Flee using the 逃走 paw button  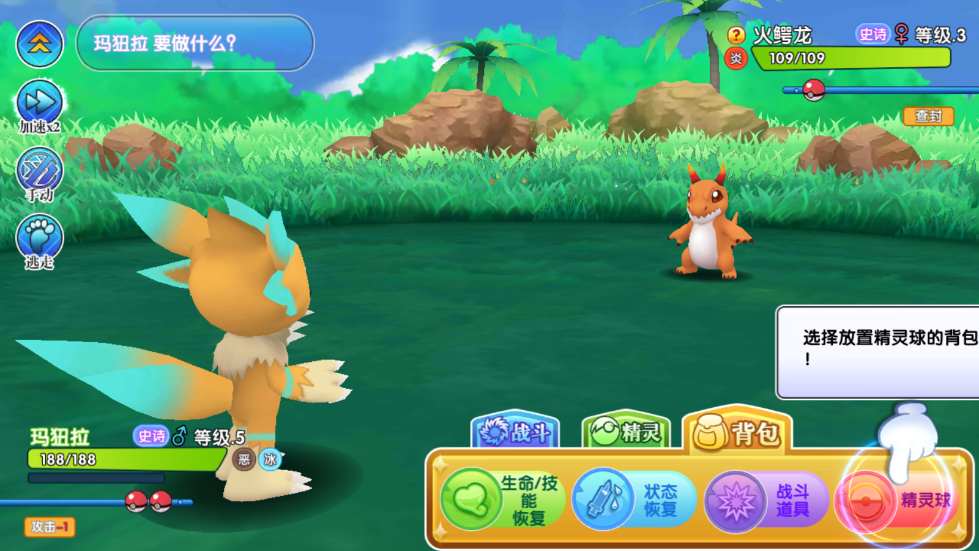tap(40, 238)
